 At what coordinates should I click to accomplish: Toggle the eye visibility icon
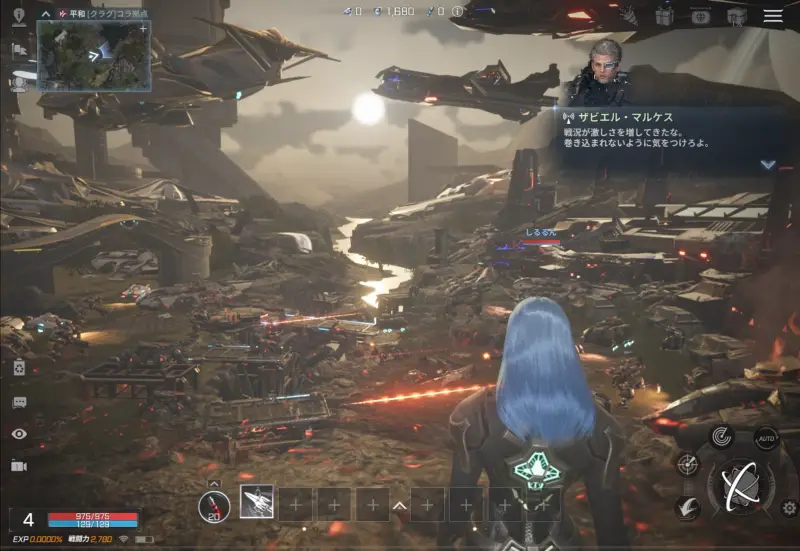[x=18, y=434]
